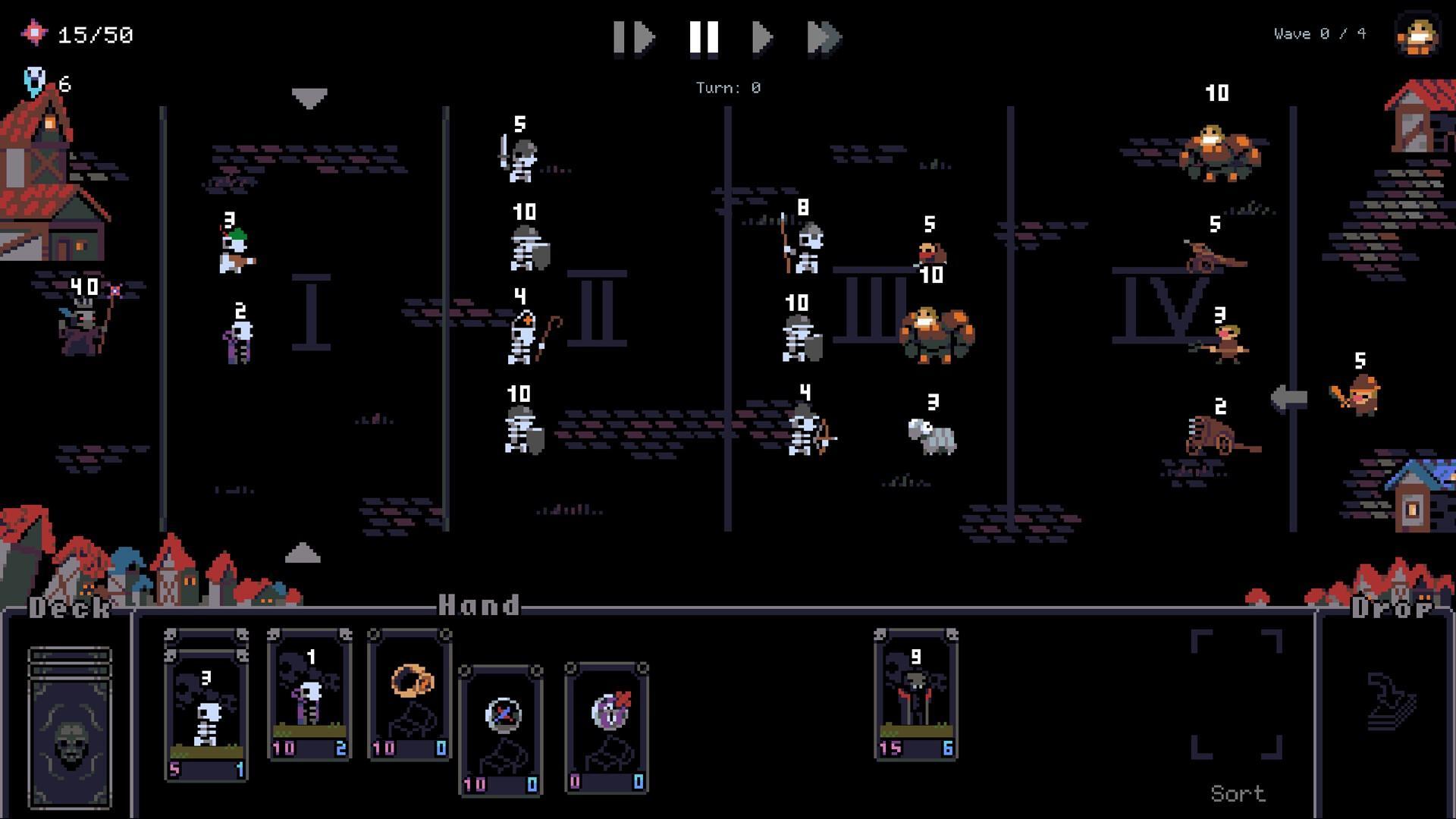Click the Hand panel label
The height and width of the screenshot is (819, 1456).
[x=479, y=605]
